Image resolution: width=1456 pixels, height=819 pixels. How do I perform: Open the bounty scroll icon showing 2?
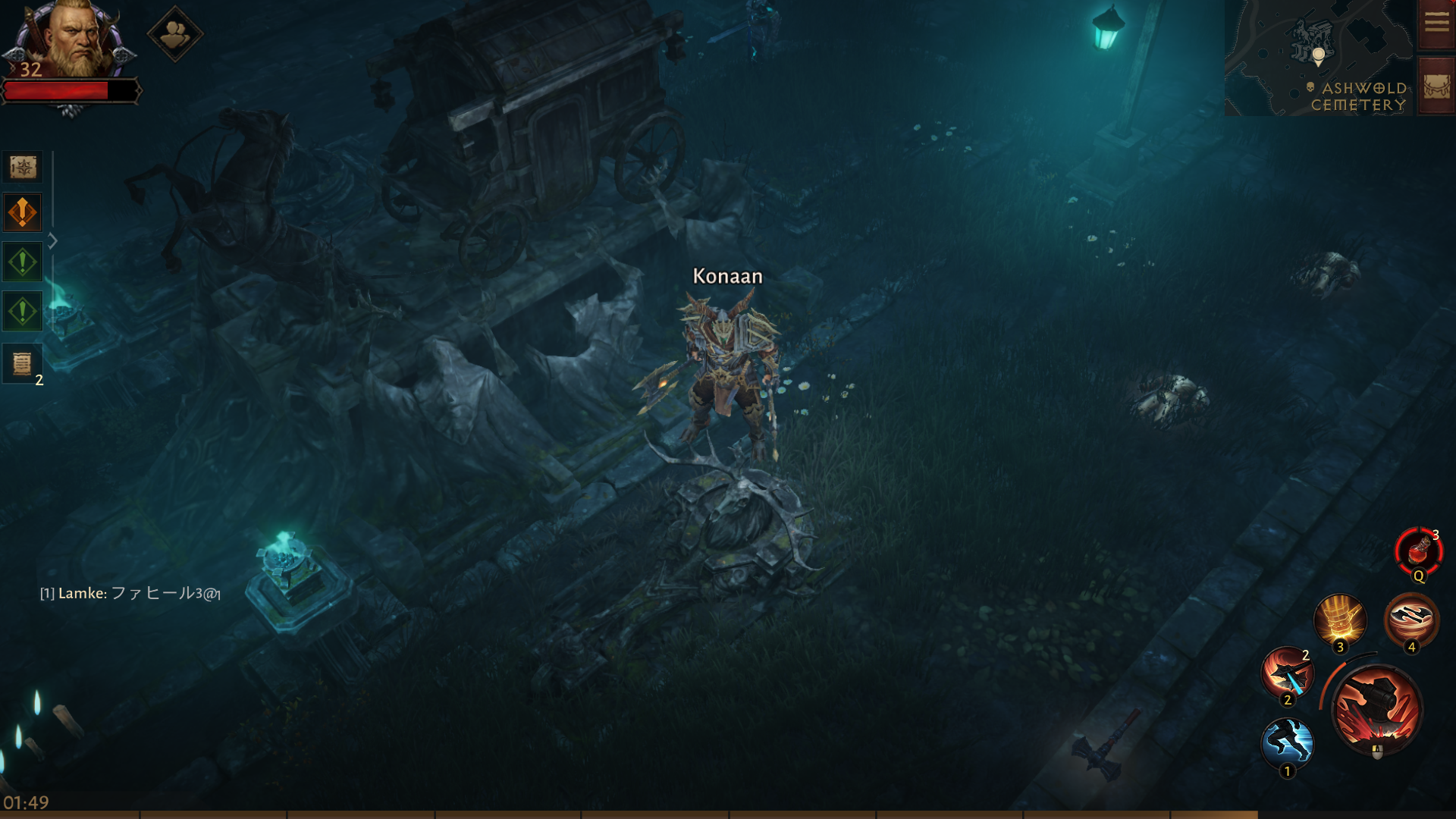[x=23, y=363]
